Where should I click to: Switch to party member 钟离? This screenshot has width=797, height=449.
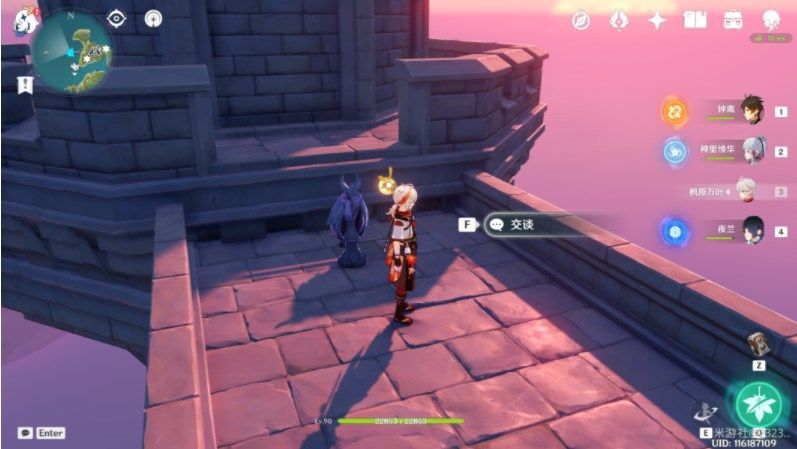pos(748,111)
